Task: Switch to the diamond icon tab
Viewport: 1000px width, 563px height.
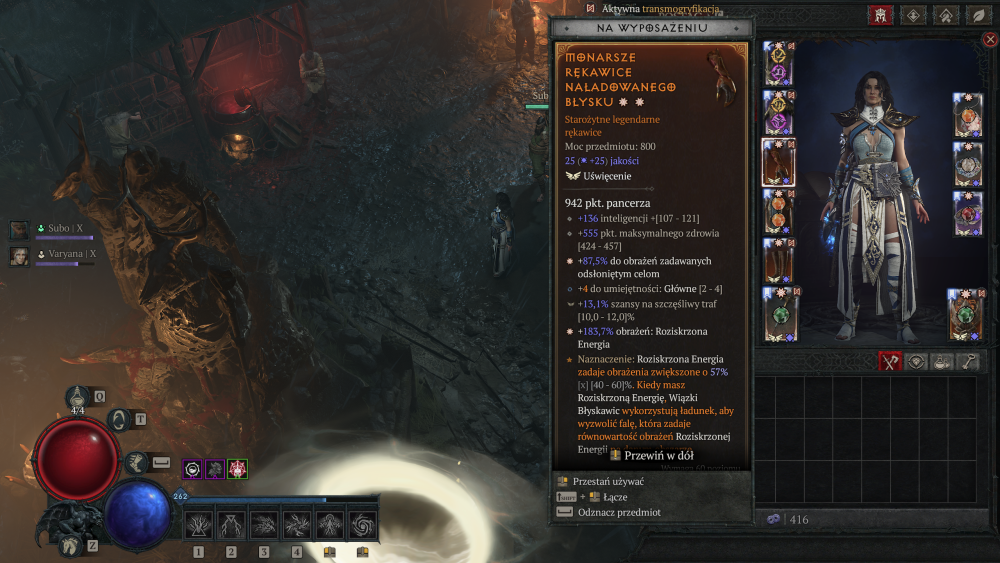Action: 913,15
